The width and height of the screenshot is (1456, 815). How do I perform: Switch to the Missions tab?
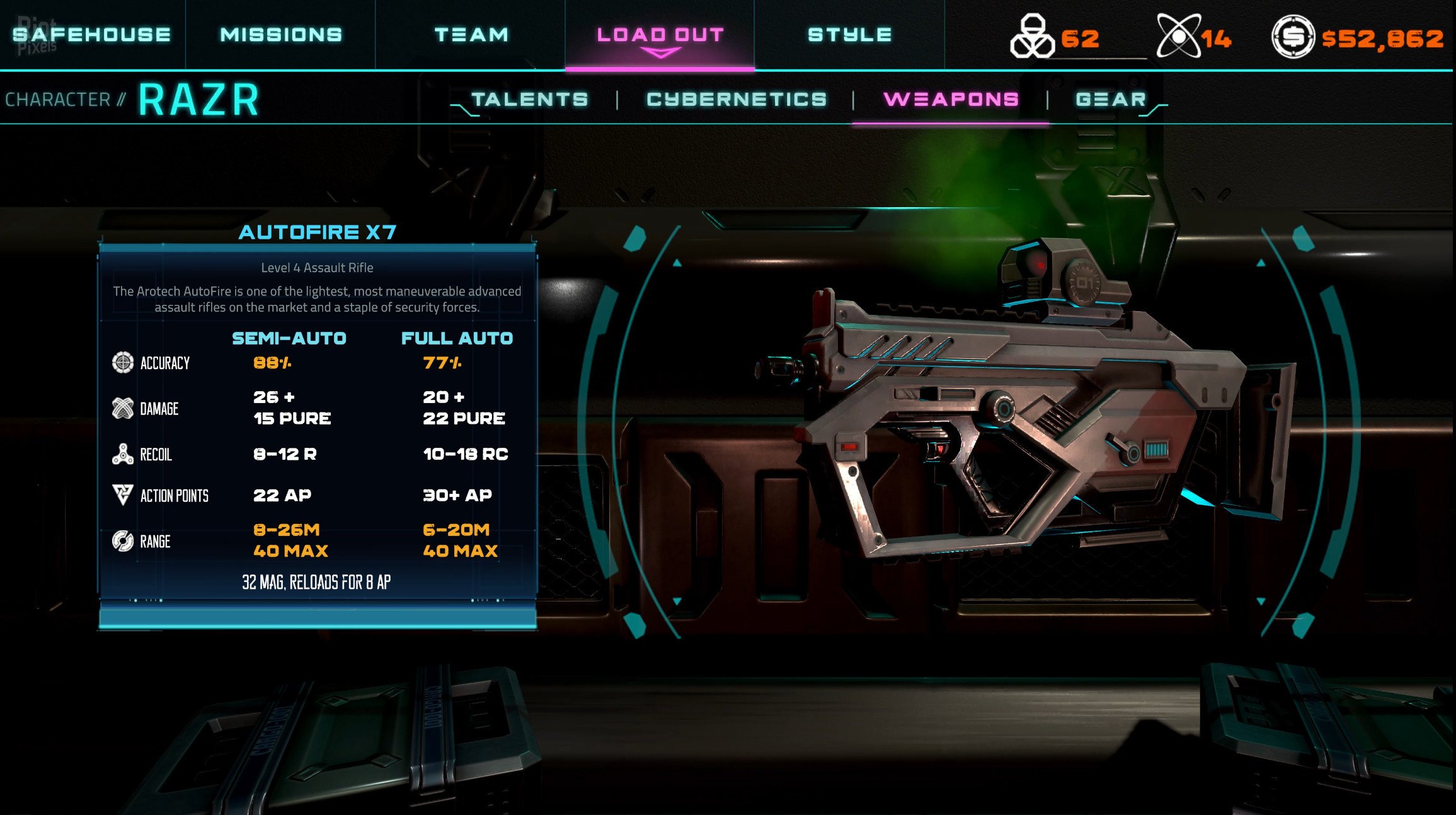click(x=281, y=35)
